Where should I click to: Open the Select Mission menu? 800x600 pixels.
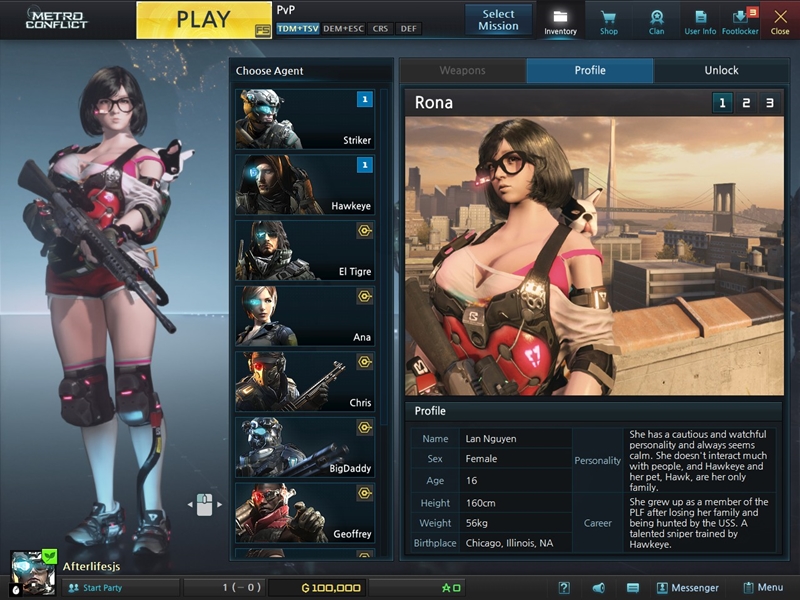(498, 20)
